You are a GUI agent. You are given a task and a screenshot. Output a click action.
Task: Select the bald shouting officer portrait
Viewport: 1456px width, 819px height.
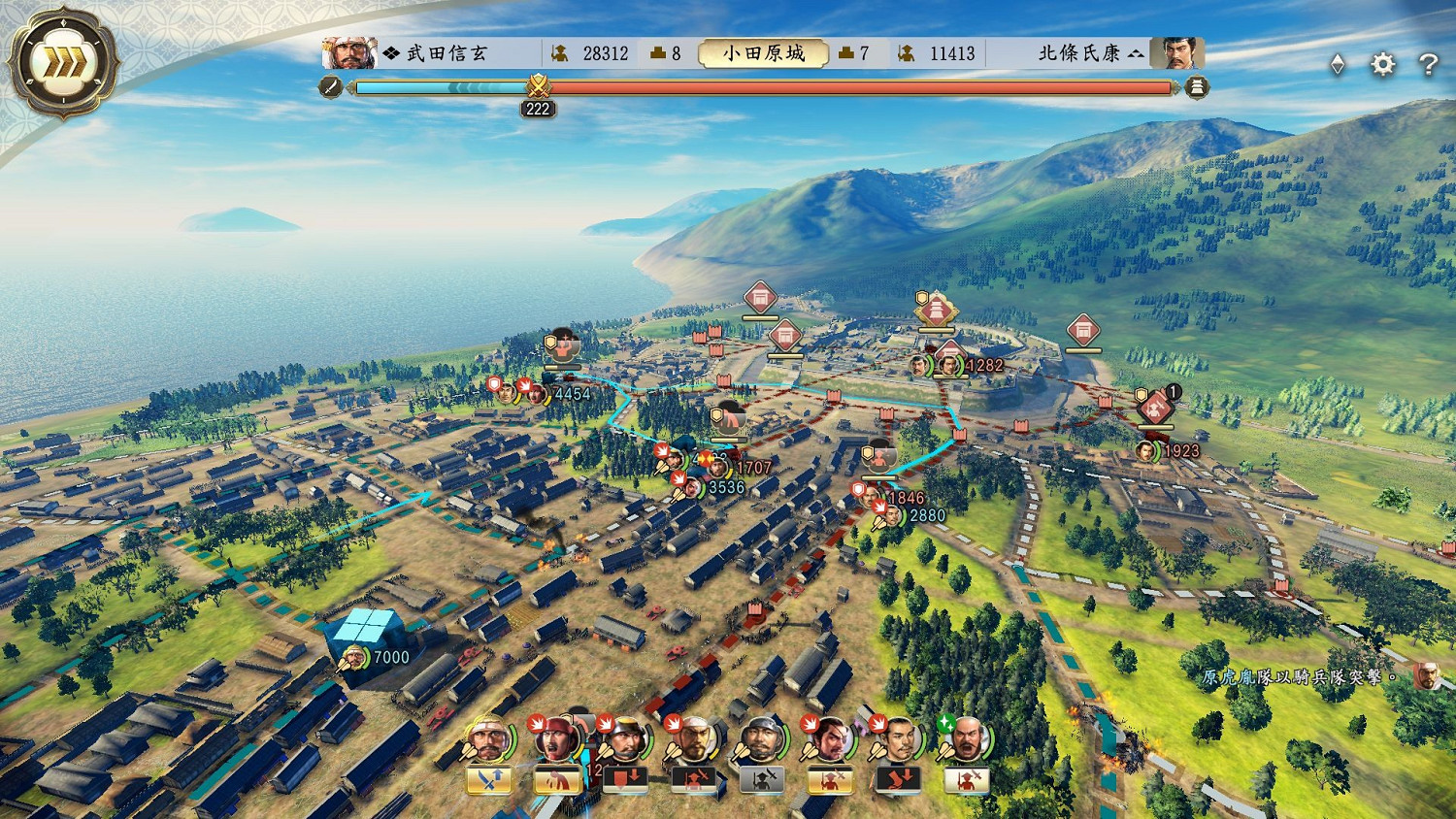tap(966, 739)
